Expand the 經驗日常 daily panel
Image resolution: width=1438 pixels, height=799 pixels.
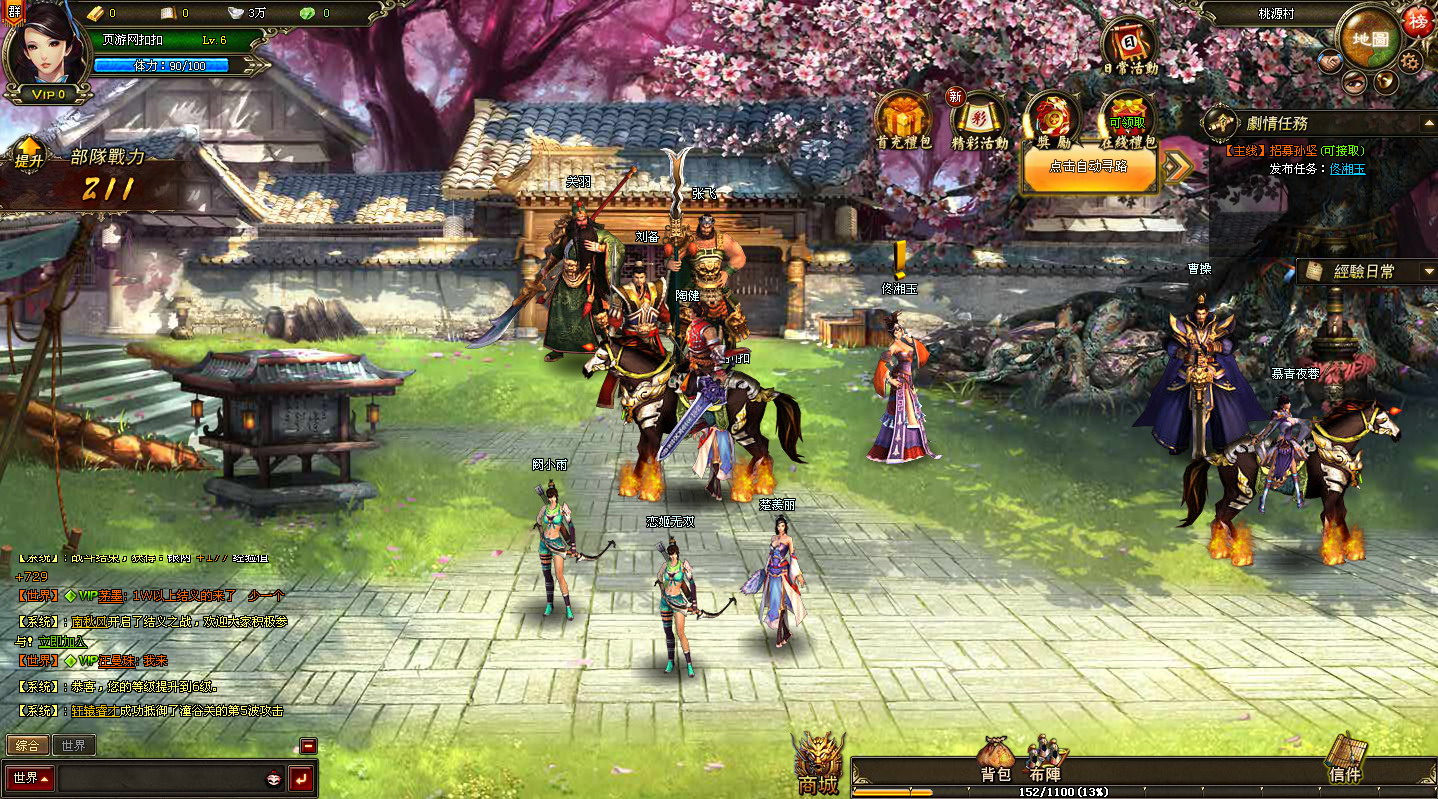pyautogui.click(x=1428, y=272)
